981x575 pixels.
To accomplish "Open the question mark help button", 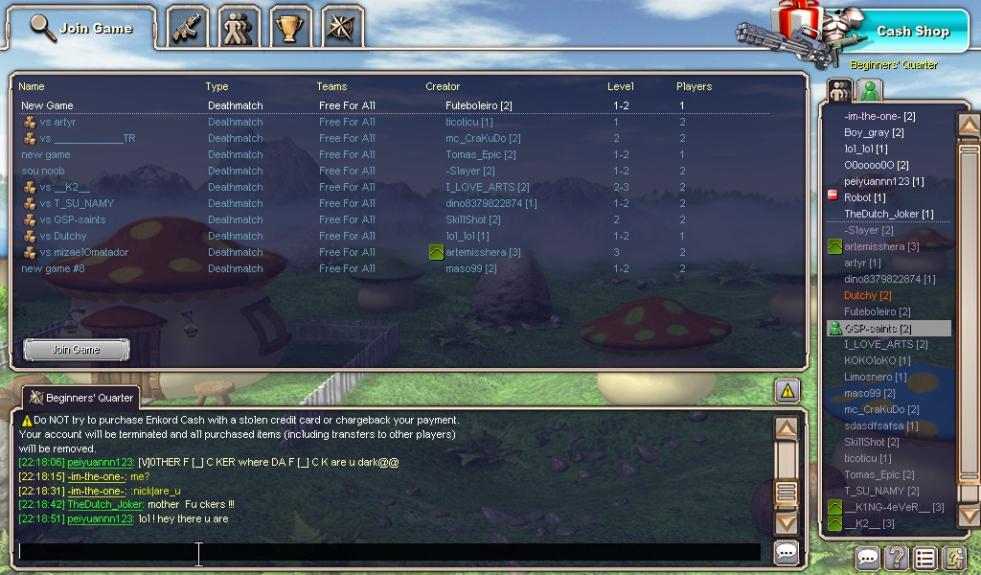I will pos(897,559).
